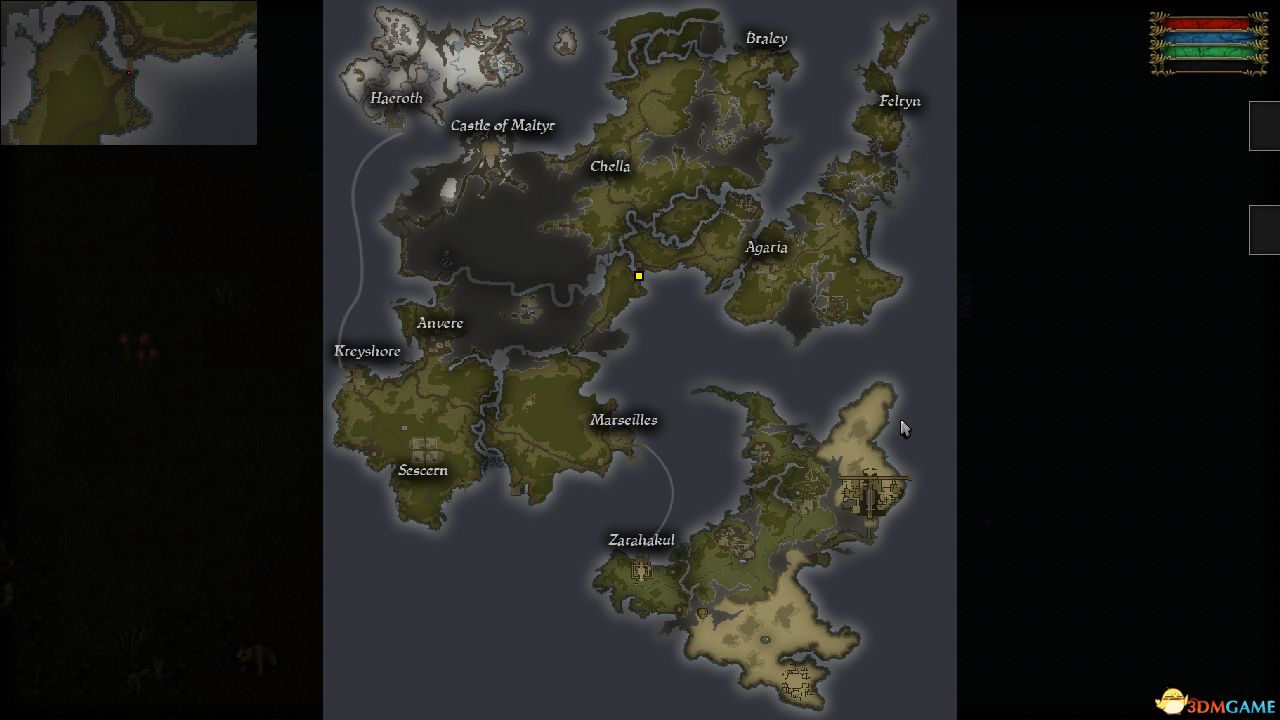Click the red player dot on the minimap

[128, 73]
